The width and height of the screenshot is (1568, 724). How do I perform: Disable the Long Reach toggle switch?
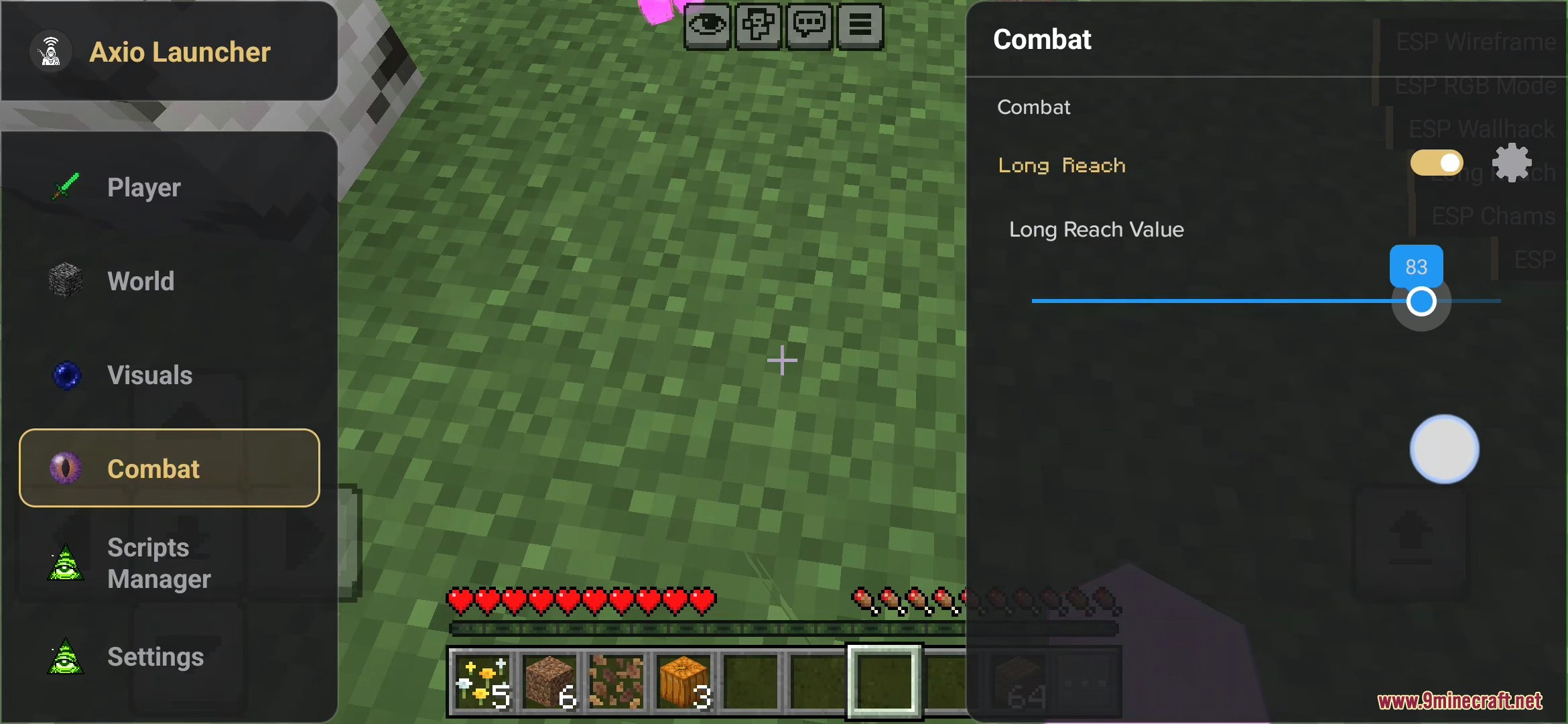coord(1435,162)
